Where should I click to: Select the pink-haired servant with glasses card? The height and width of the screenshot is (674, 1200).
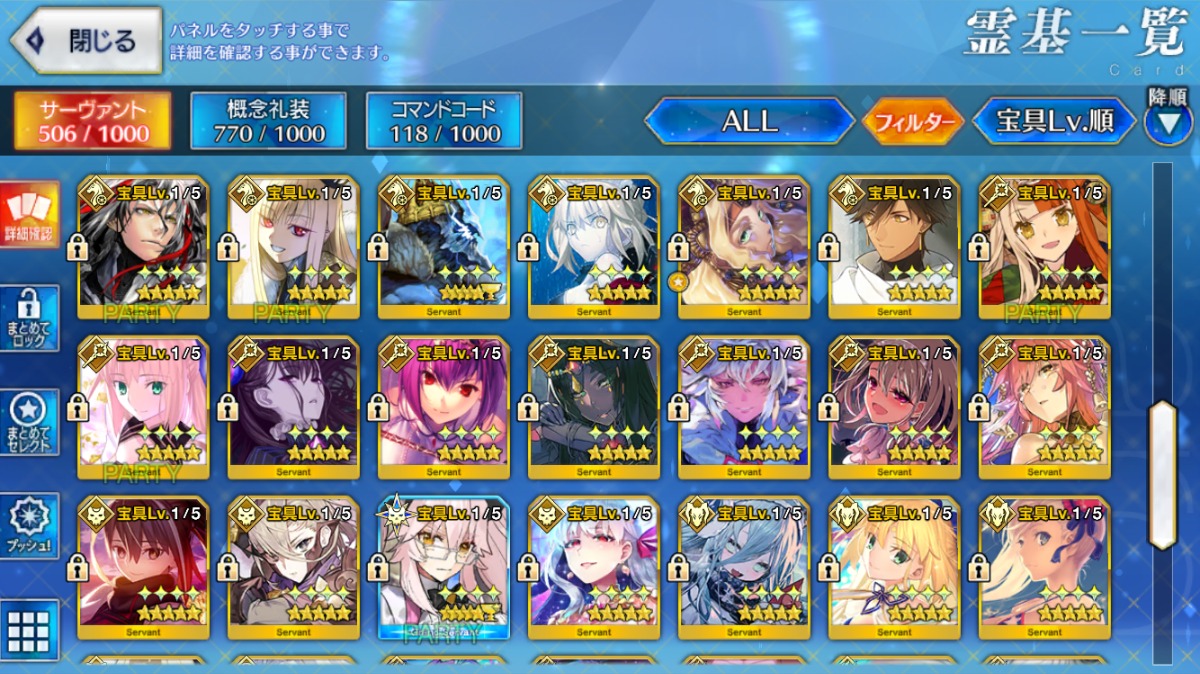[444, 567]
